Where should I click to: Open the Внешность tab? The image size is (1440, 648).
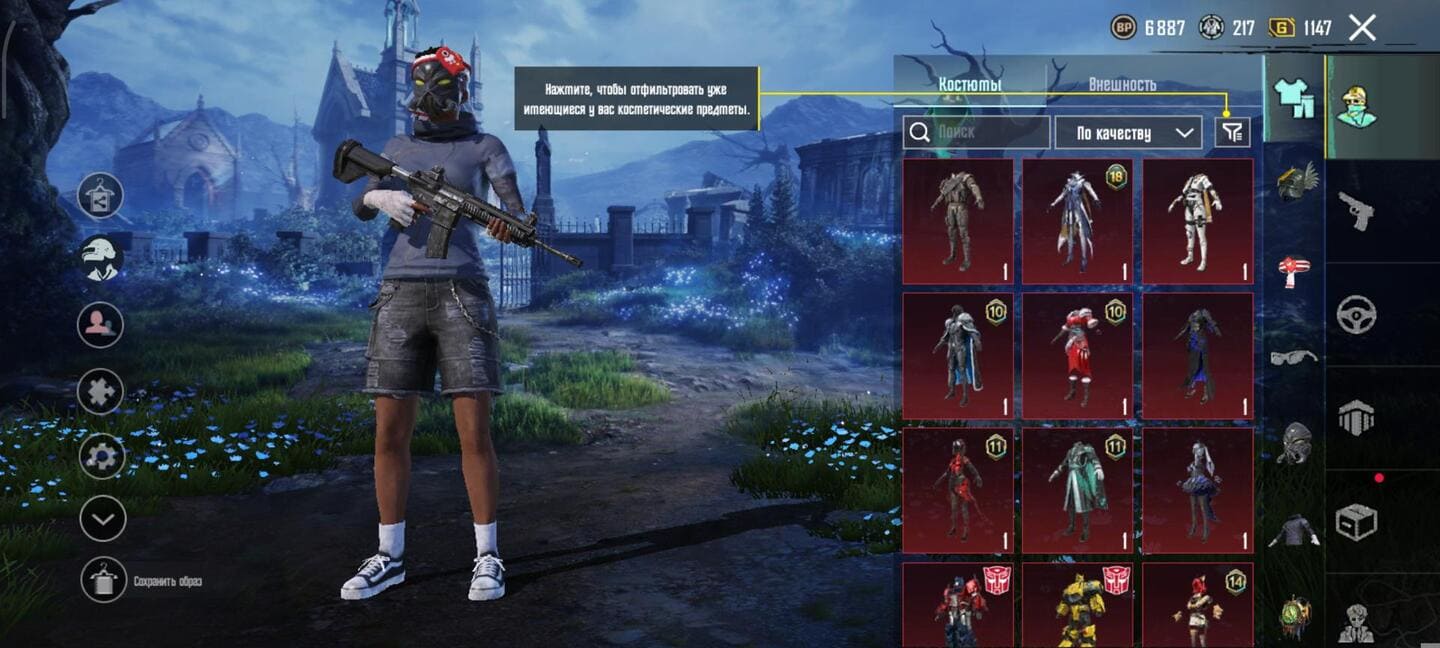click(1122, 84)
